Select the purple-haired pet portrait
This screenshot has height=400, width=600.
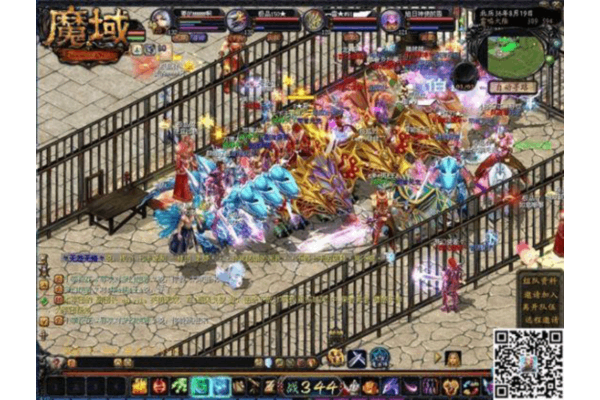(391, 20)
